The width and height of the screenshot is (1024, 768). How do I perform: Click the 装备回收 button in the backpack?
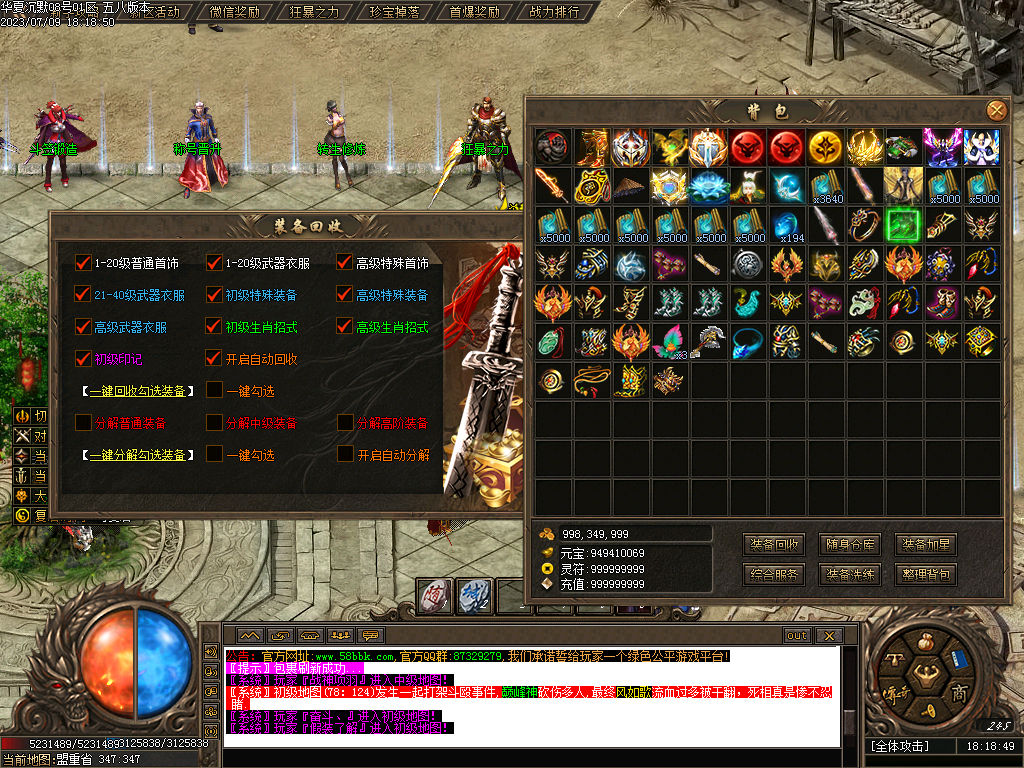774,545
